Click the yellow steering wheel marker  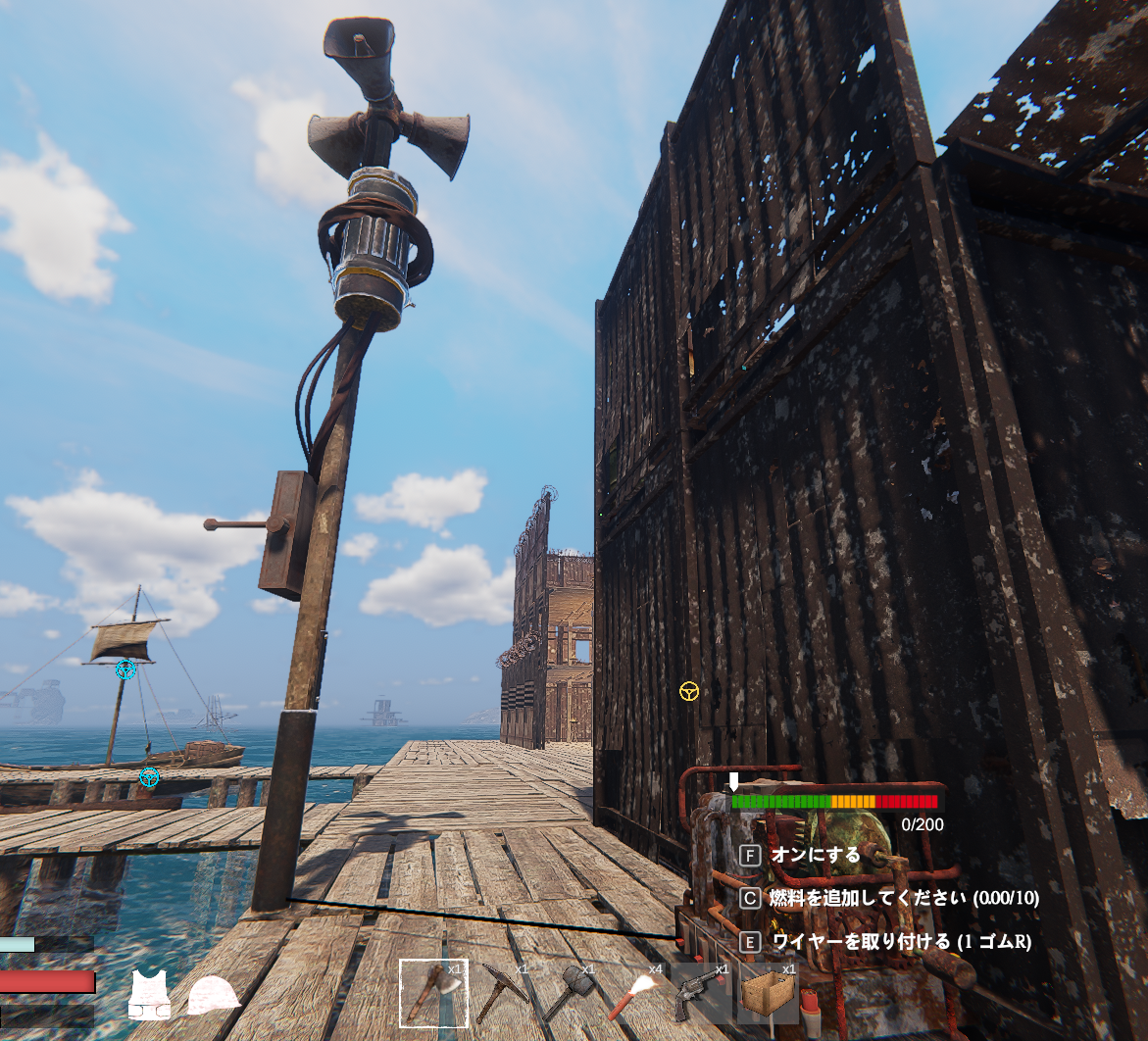coord(689,691)
